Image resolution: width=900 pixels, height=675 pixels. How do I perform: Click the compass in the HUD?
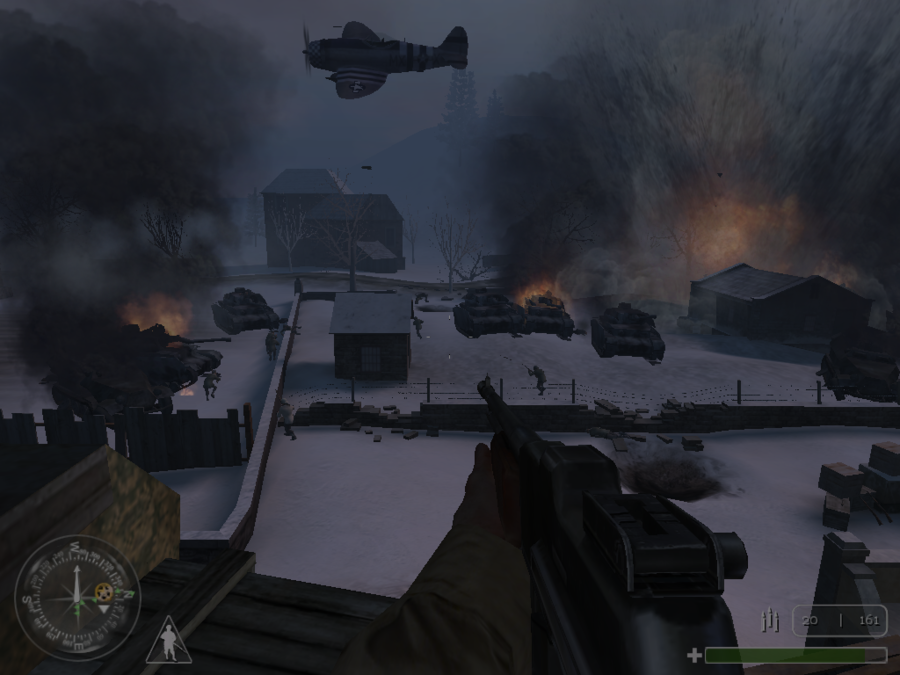(77, 597)
